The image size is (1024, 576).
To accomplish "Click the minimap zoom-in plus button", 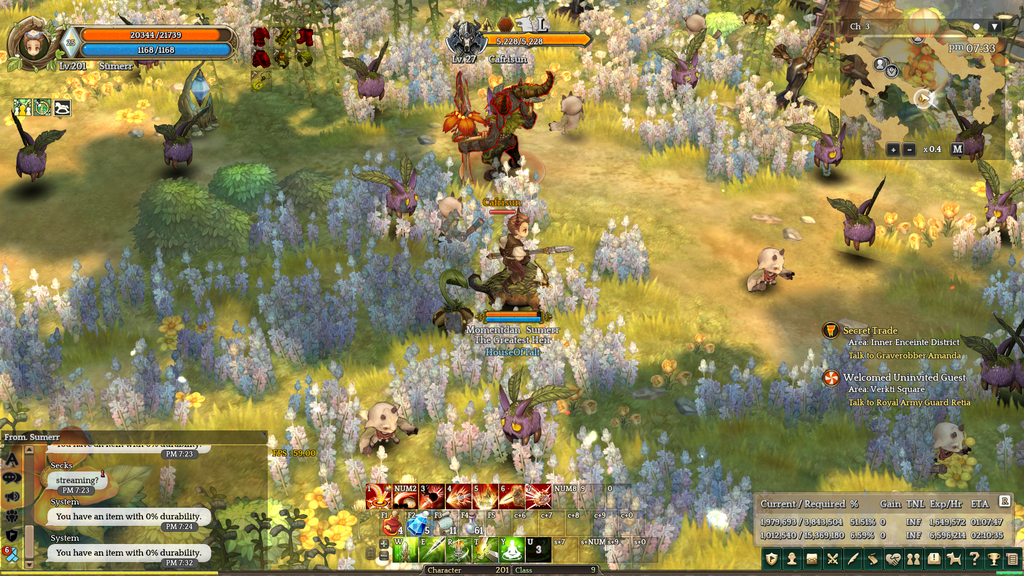I will tap(893, 149).
